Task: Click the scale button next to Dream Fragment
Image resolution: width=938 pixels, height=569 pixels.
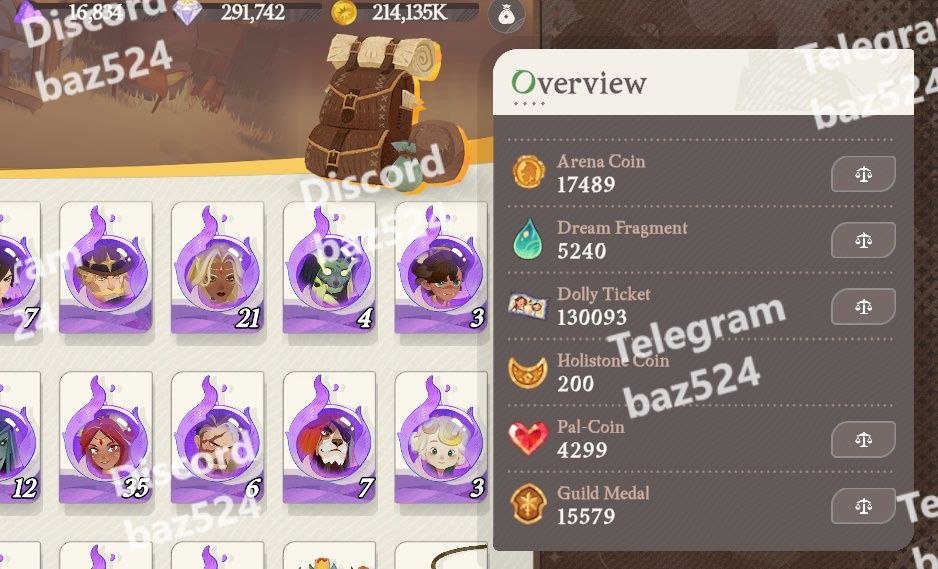Action: 863,240
